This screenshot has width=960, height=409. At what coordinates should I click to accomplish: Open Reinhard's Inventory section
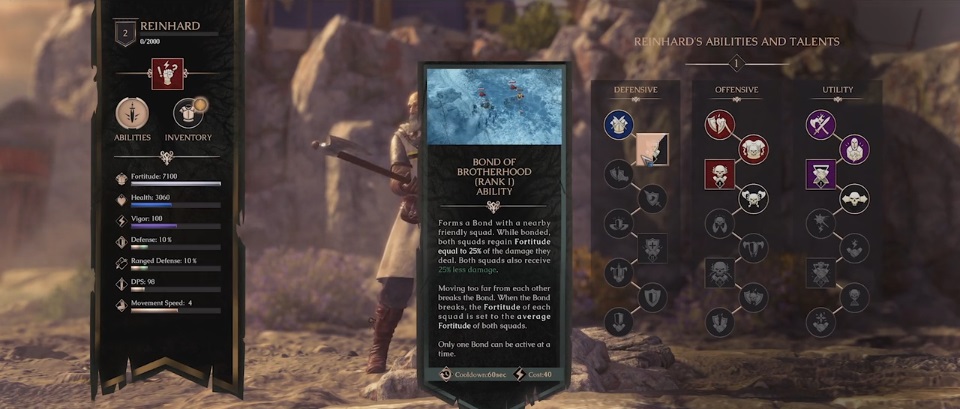(188, 113)
